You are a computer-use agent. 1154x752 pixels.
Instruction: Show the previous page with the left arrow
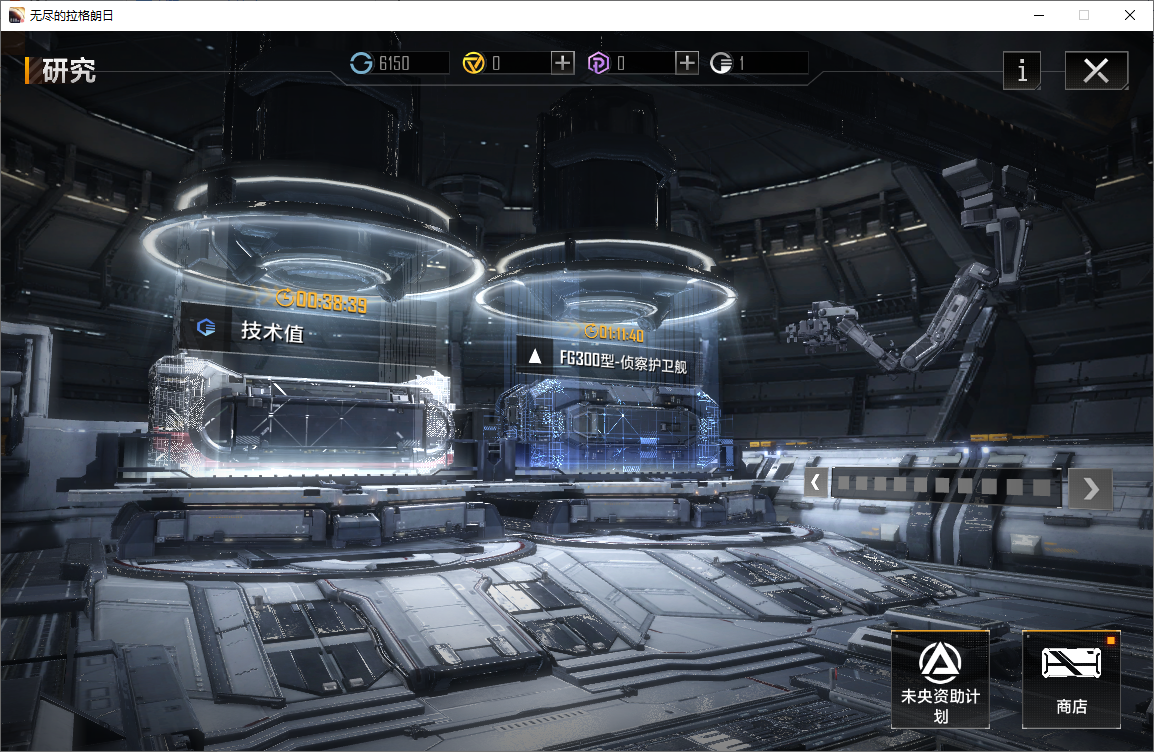[816, 485]
